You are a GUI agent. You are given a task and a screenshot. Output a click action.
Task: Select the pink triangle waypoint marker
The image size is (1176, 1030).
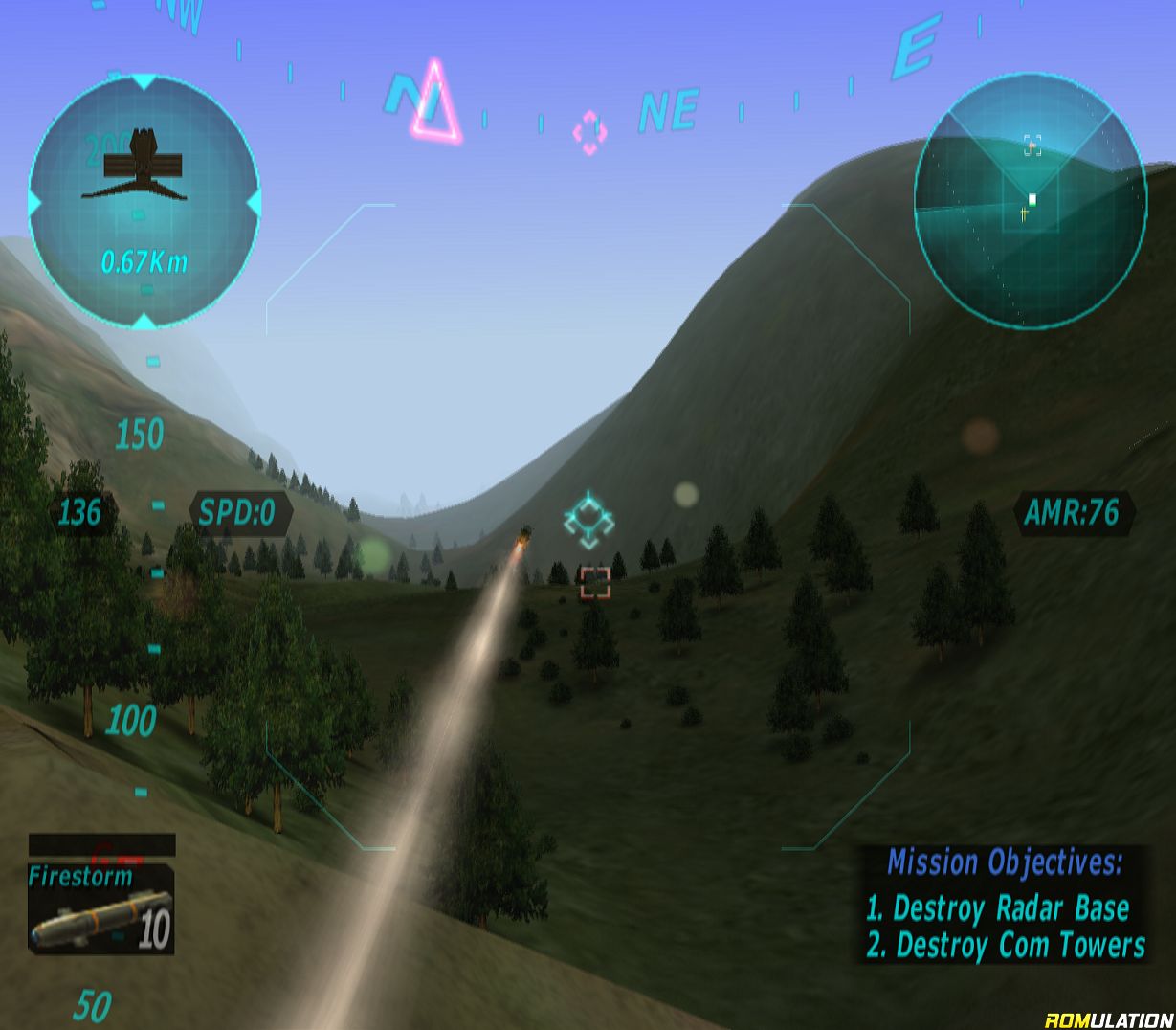pyautogui.click(x=434, y=103)
